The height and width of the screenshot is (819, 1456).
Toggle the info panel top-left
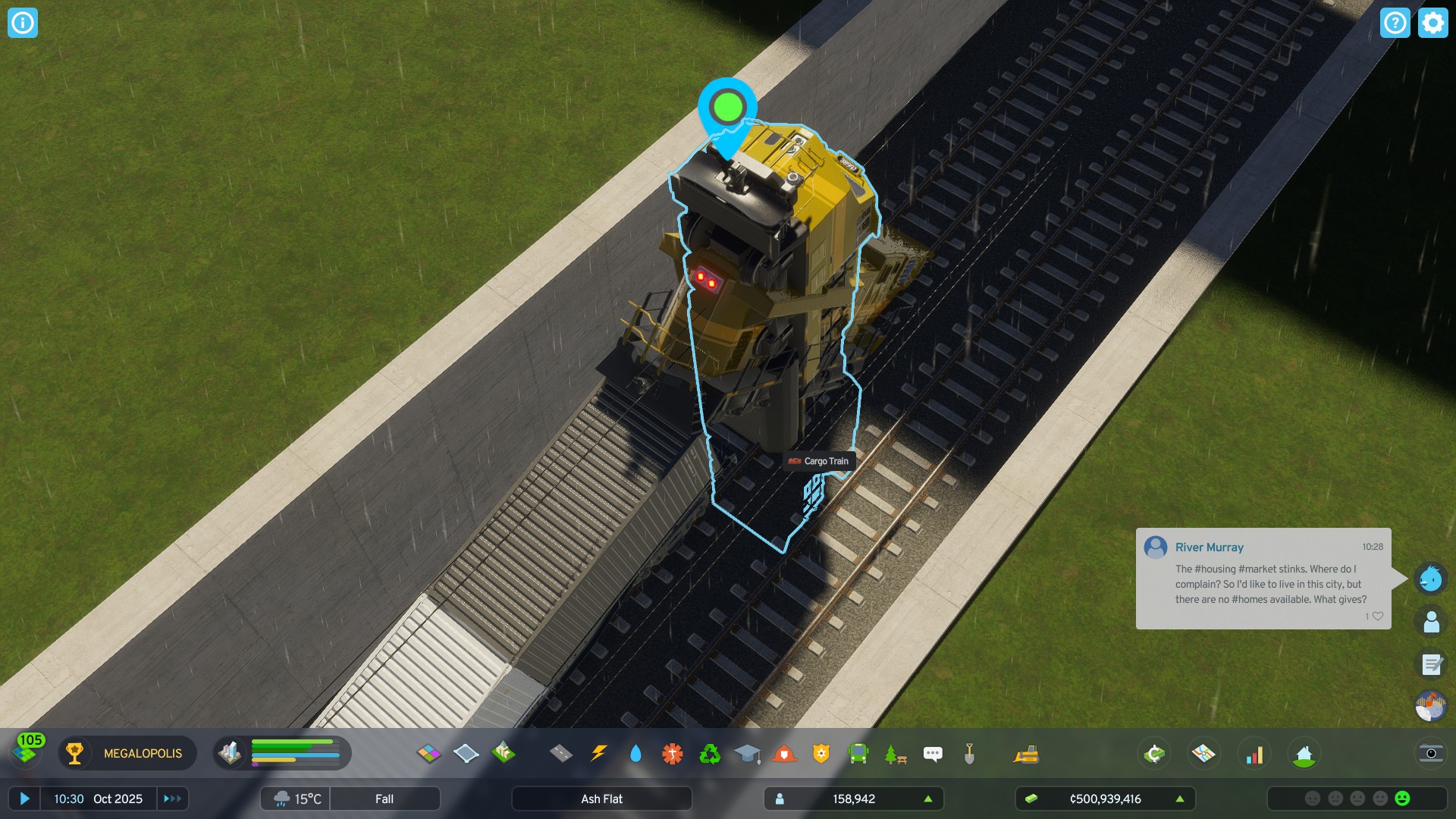point(21,23)
